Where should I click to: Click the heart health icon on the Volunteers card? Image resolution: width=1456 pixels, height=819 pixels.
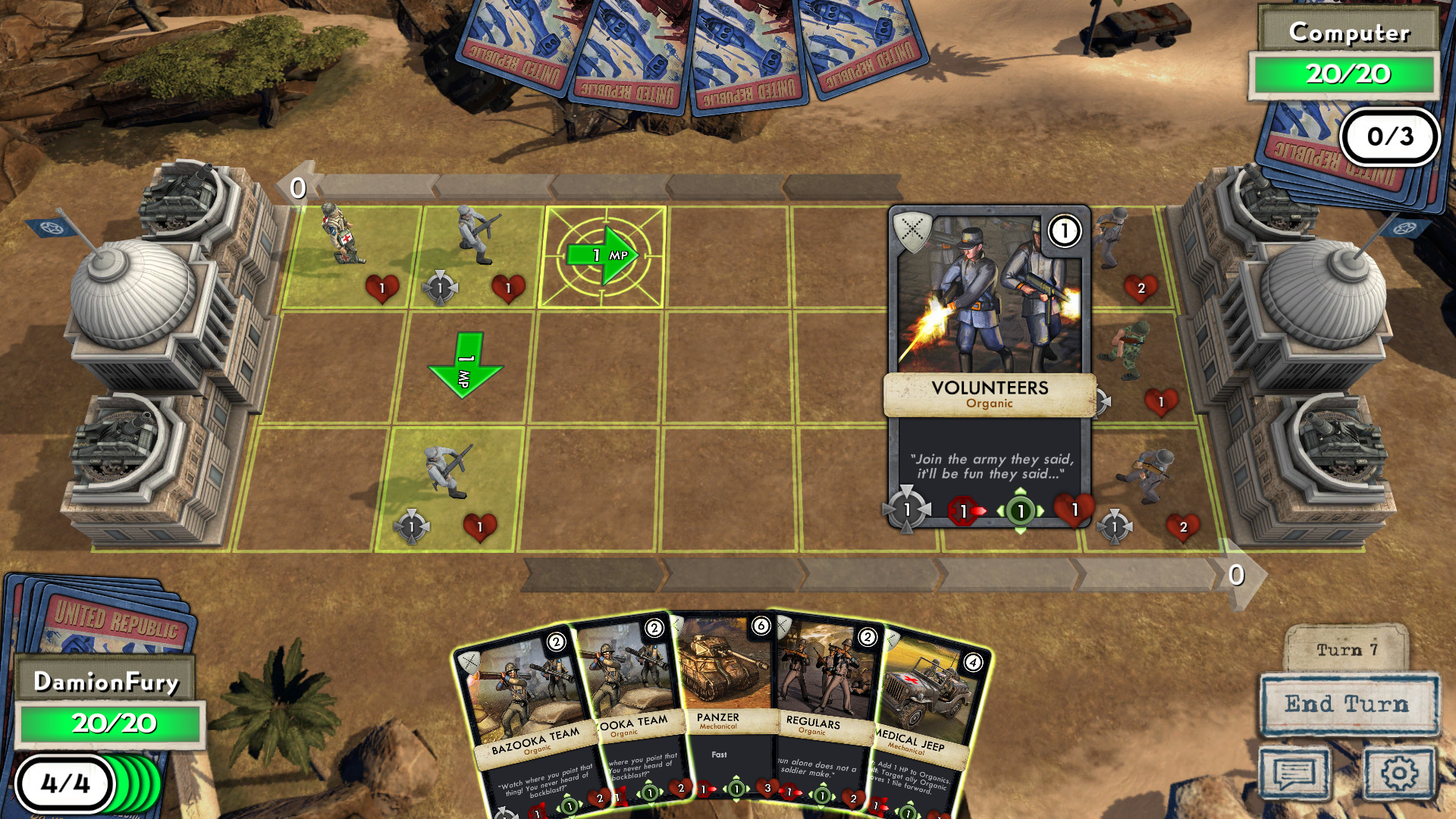click(1075, 510)
